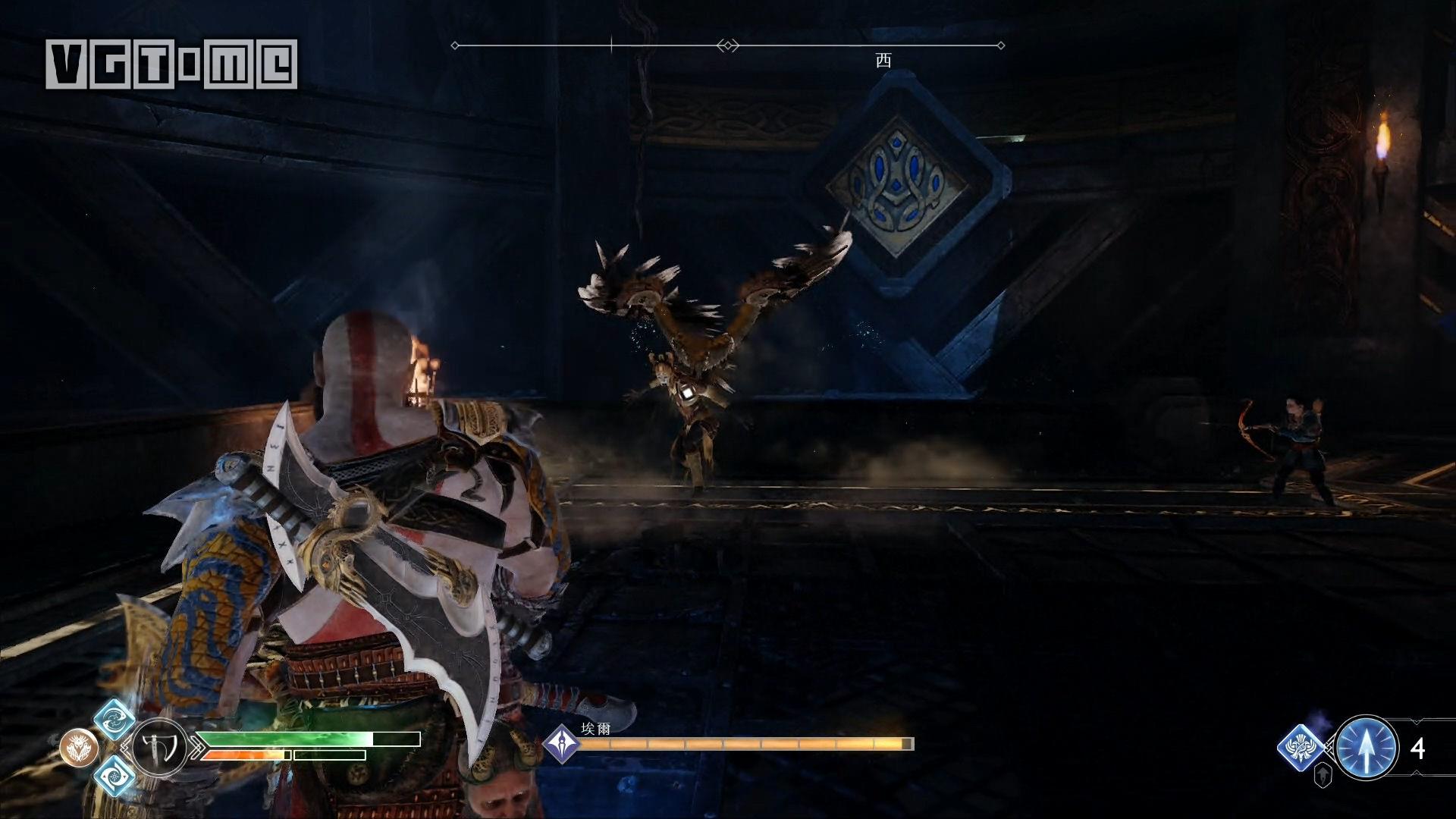Click the VGTIME watermark logo
Viewport: 1456px width, 819px height.
171,63
